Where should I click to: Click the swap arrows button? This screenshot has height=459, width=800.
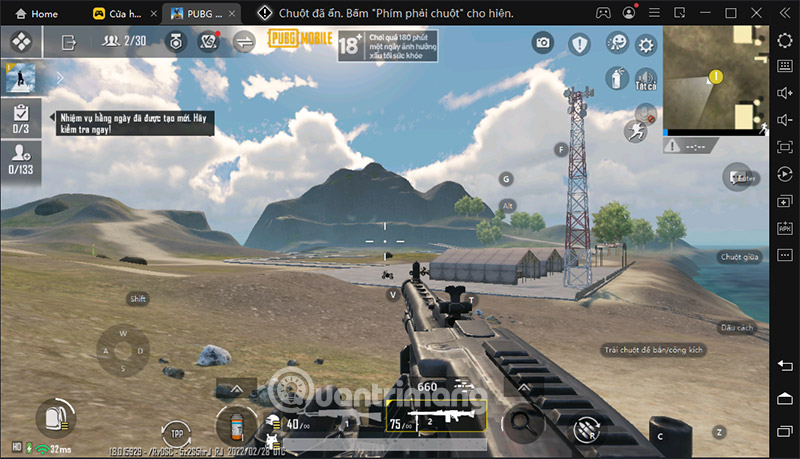click(244, 42)
